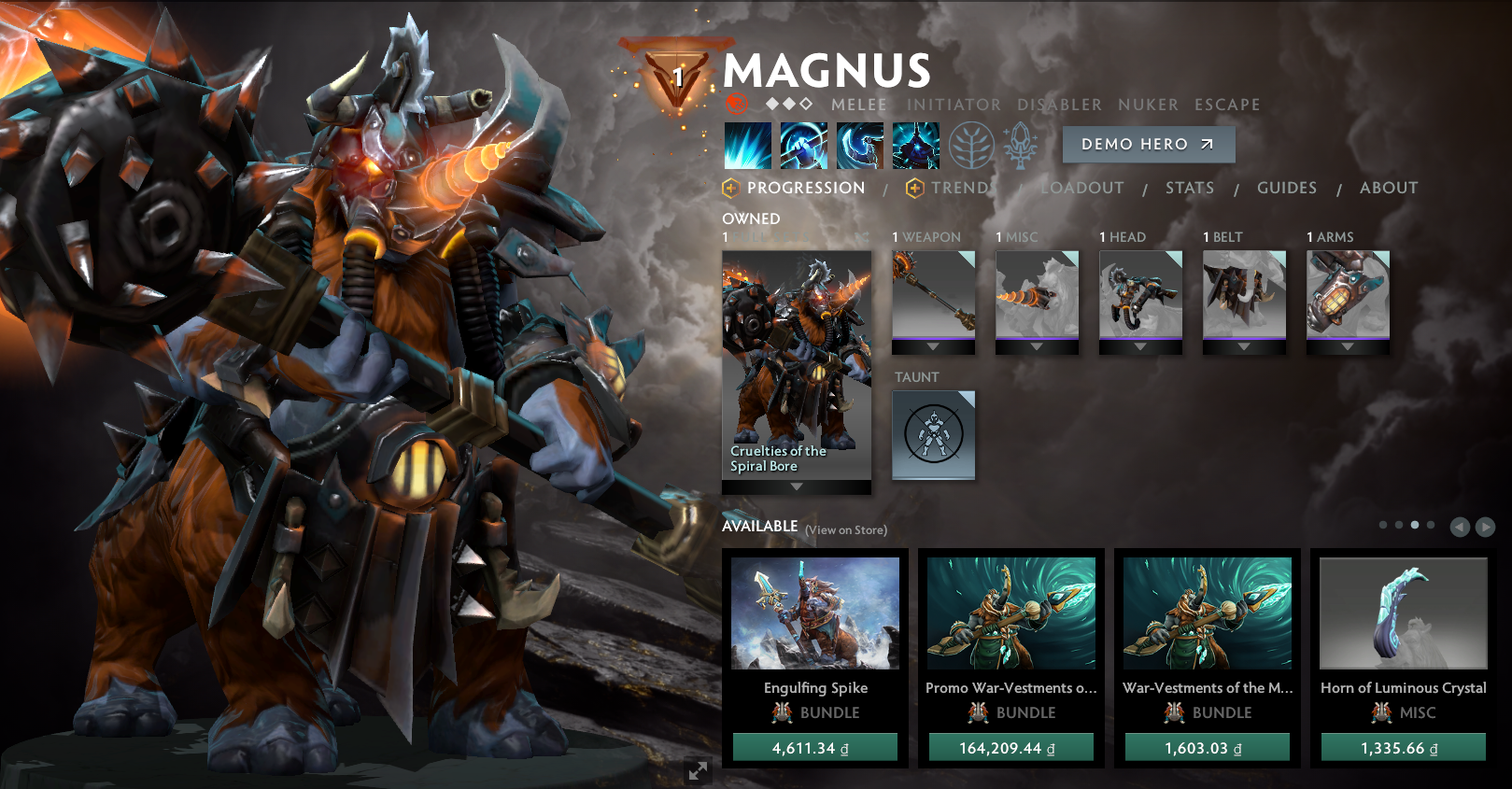
Task: Click the melee attack type icon
Action: 738,105
